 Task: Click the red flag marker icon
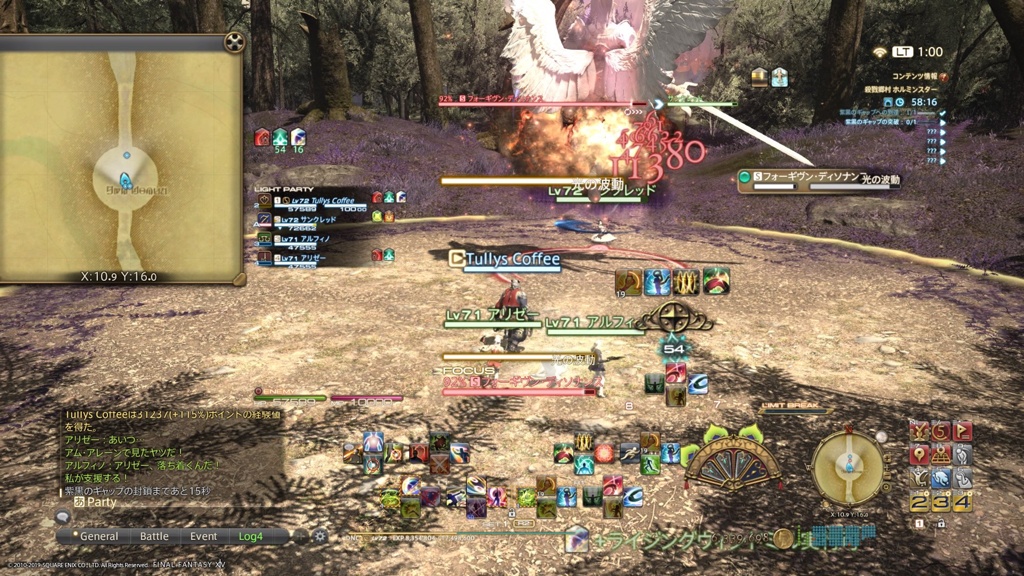pyautogui.click(x=961, y=432)
